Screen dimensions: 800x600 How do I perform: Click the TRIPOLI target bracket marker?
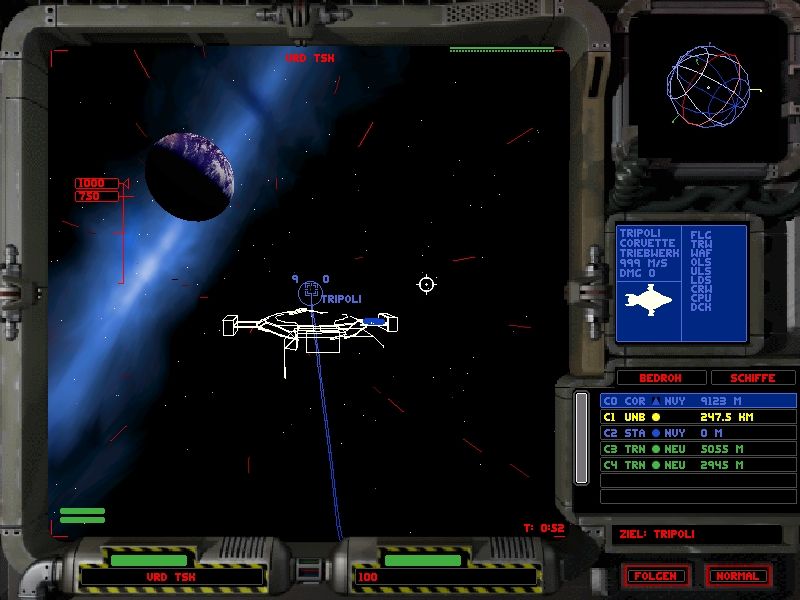coord(310,292)
